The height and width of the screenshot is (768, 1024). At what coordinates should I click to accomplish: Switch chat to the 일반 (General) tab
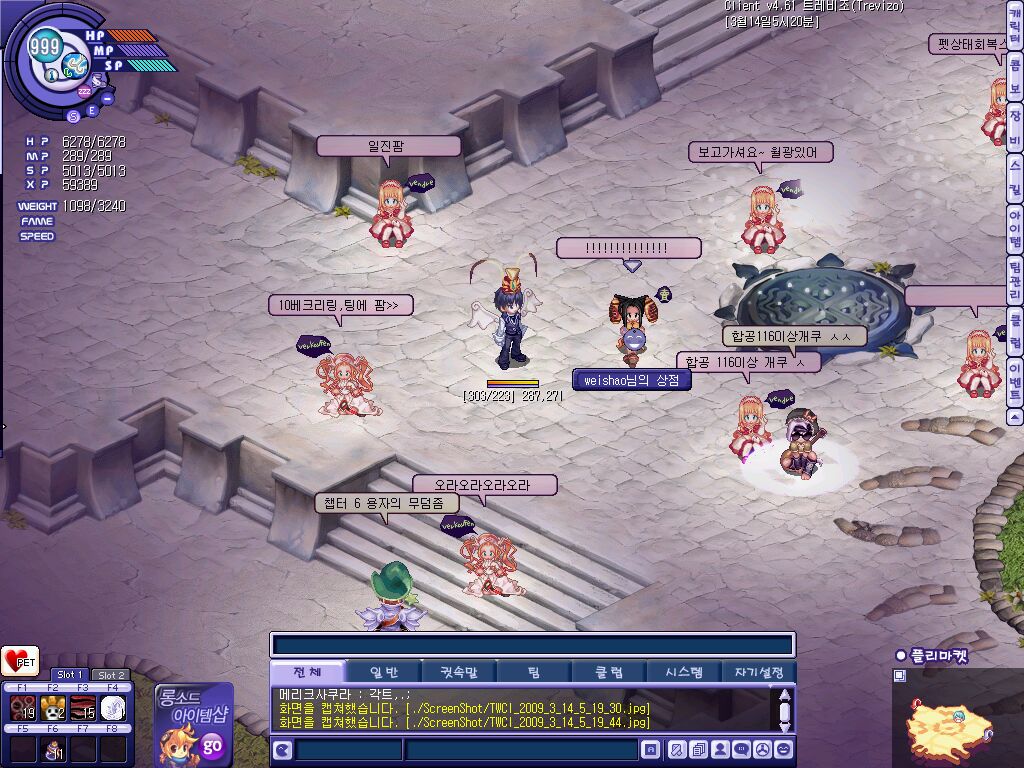coord(383,672)
